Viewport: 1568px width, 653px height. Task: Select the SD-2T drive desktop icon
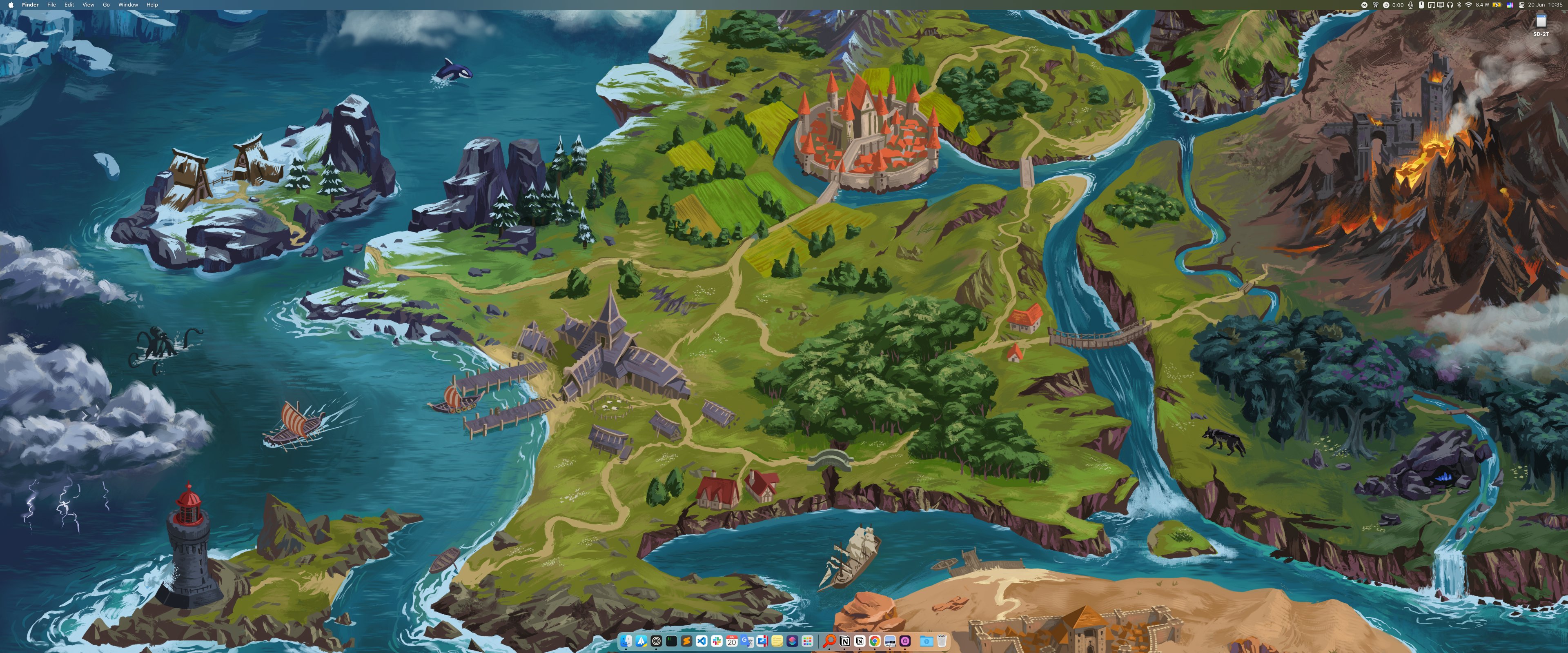(x=1541, y=22)
